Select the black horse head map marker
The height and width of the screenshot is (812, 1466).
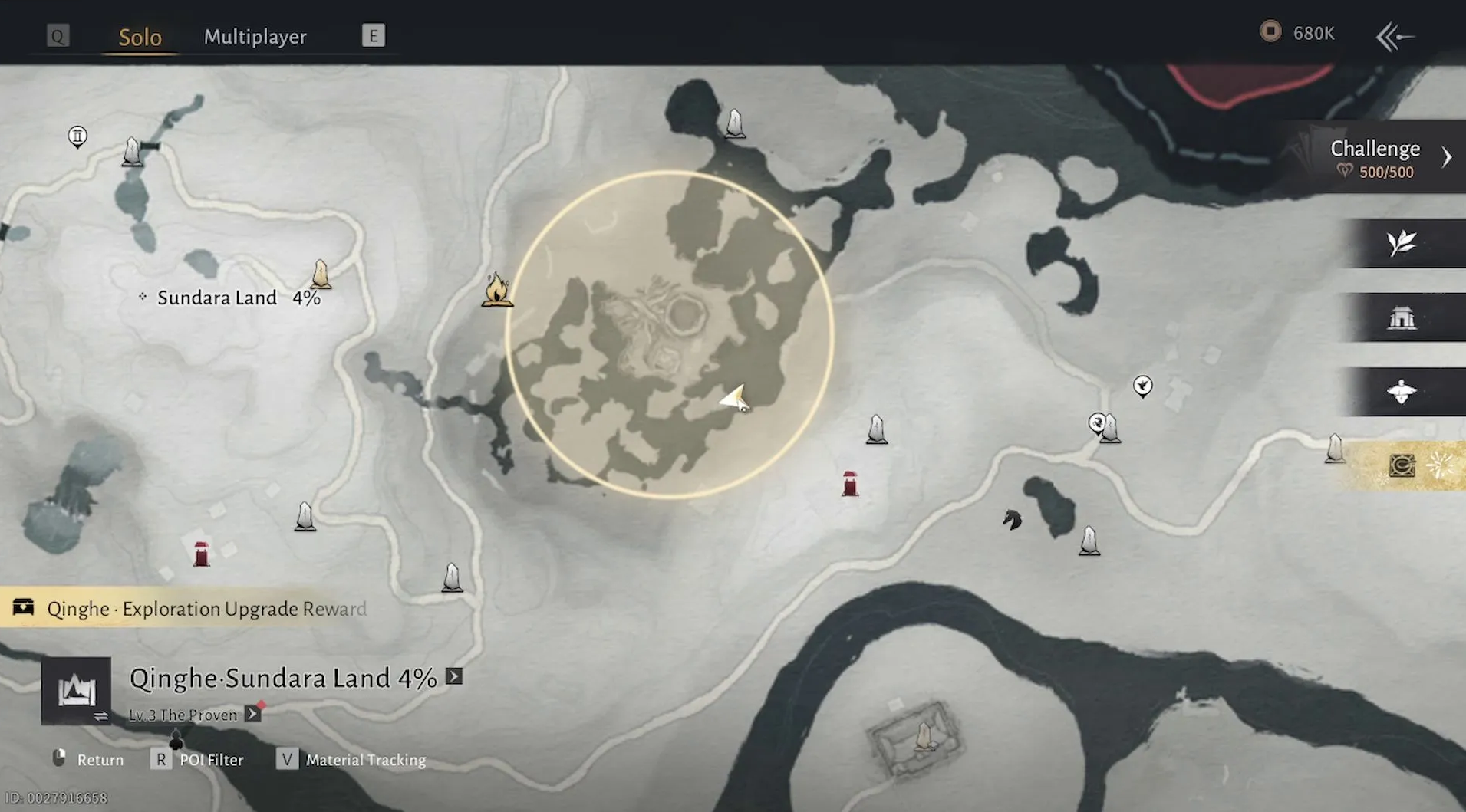coord(1012,520)
